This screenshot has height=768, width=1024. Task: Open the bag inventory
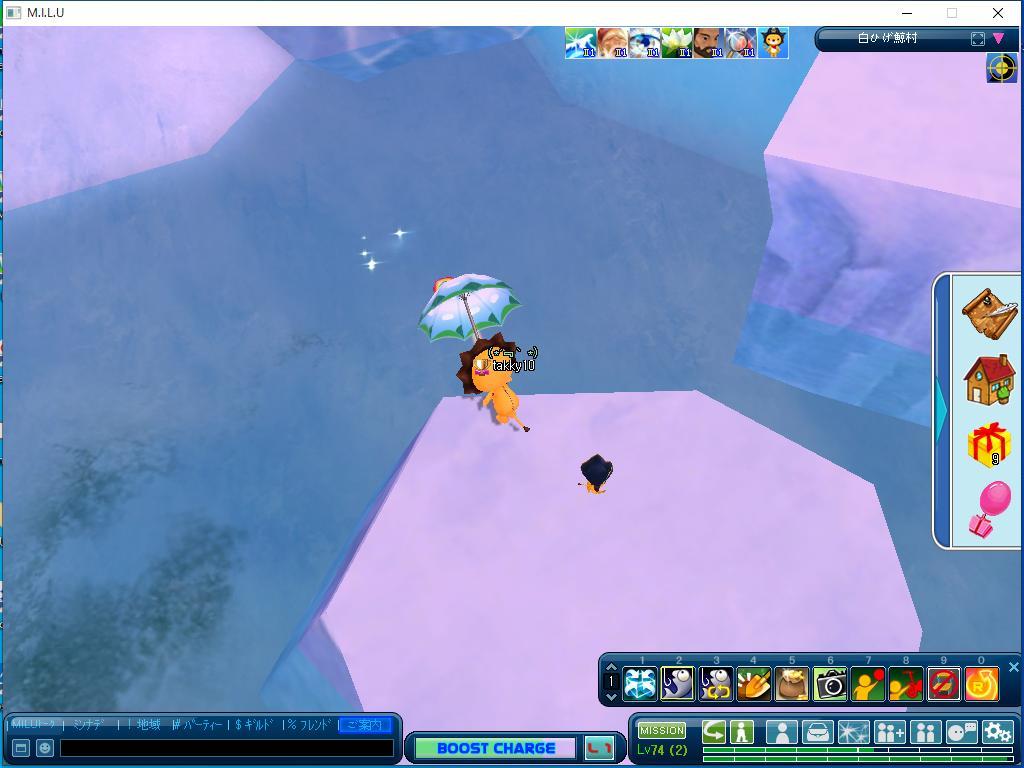pos(817,732)
